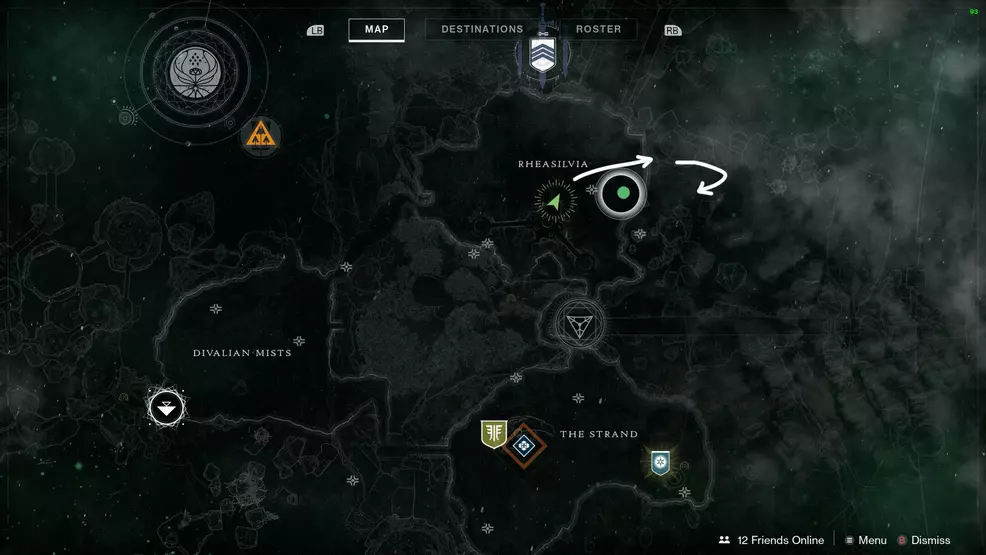Open the Roster tab
The width and height of the screenshot is (986, 555).
coord(598,30)
